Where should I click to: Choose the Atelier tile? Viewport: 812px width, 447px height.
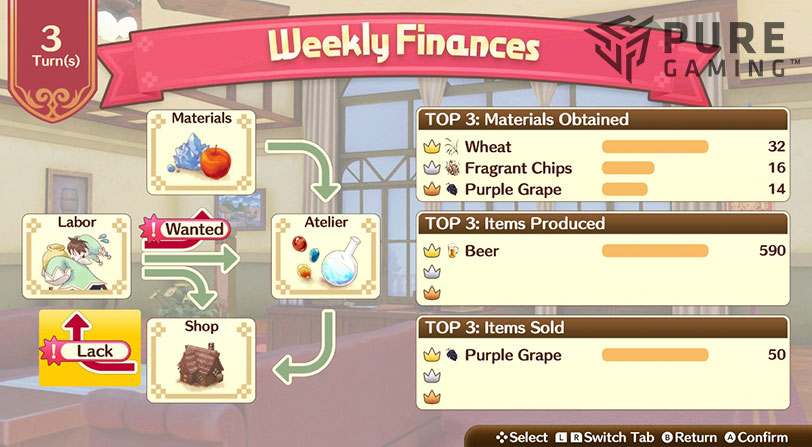(x=326, y=258)
